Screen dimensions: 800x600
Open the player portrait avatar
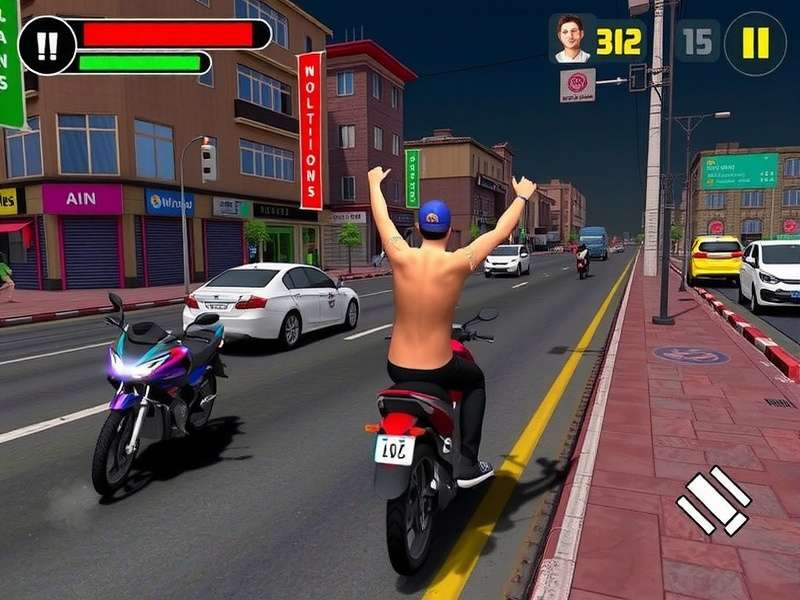coord(571,39)
